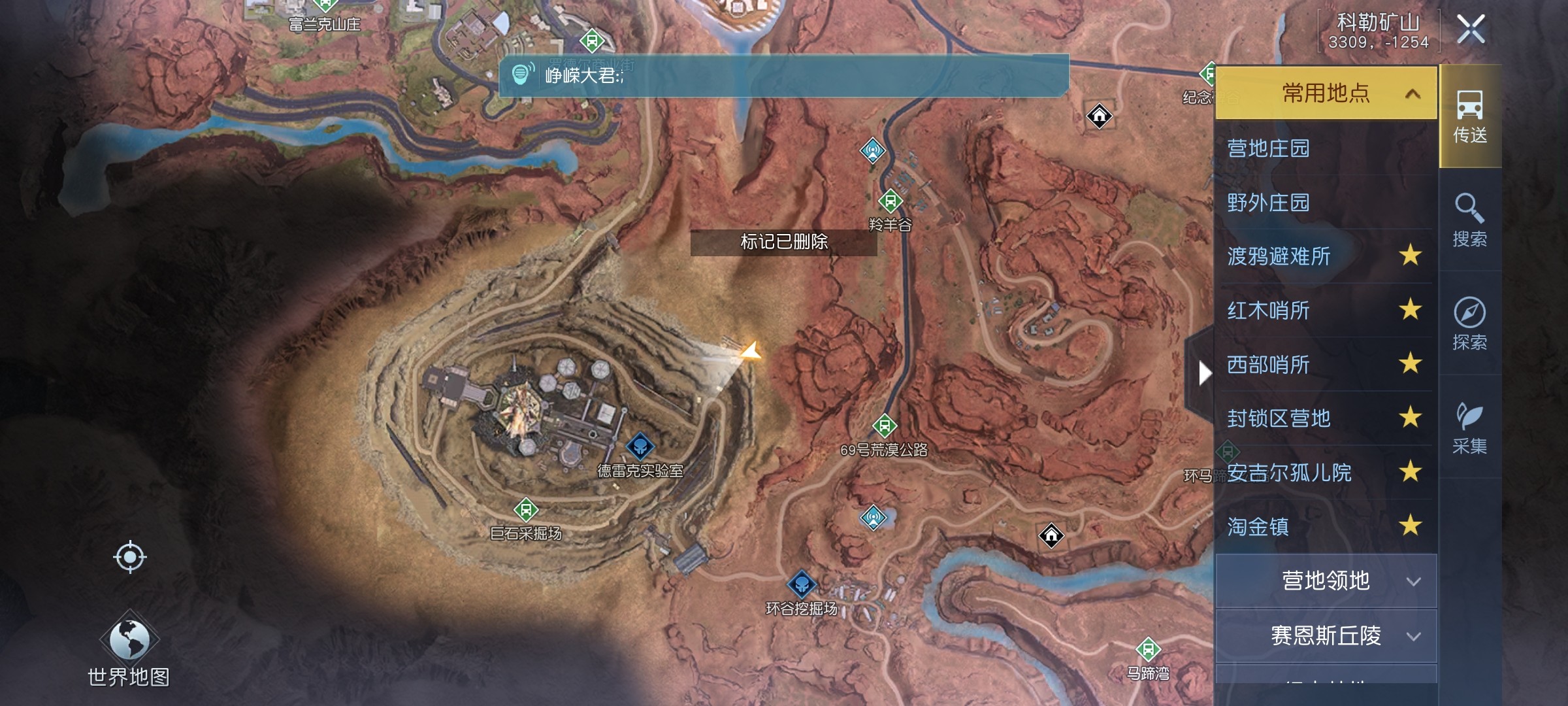
Task: Collapse the 常用地点 list header
Action: 1326,93
